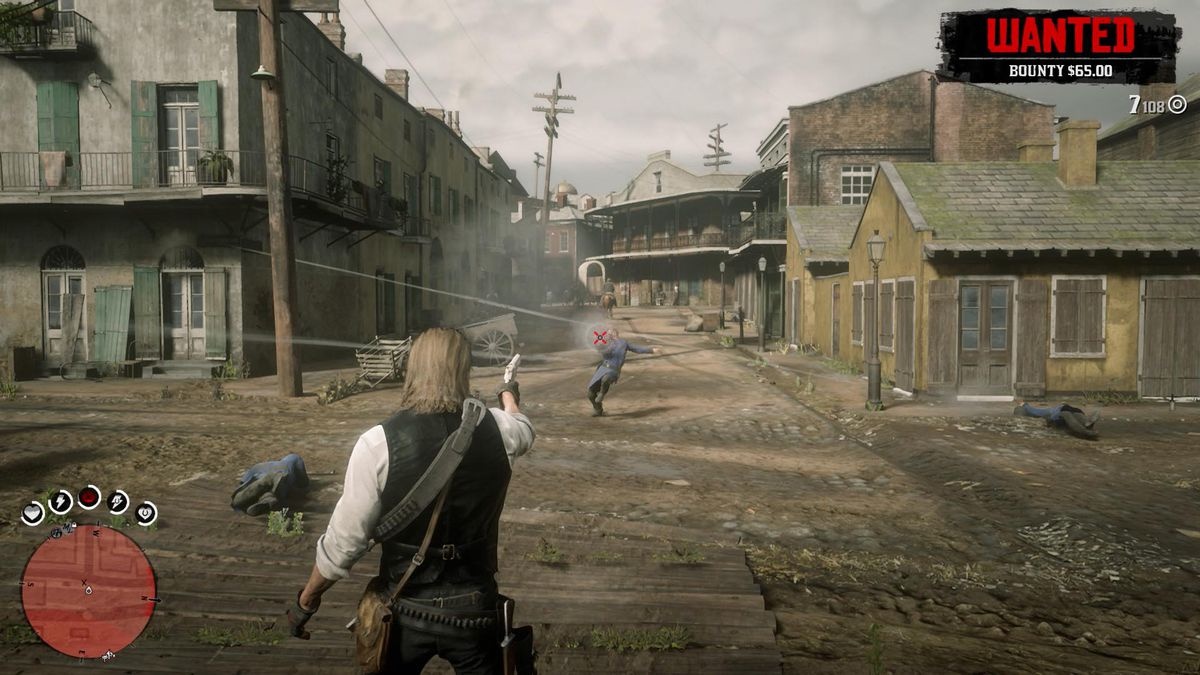
Task: Click the lightning bolt stamina core
Action: [60, 501]
